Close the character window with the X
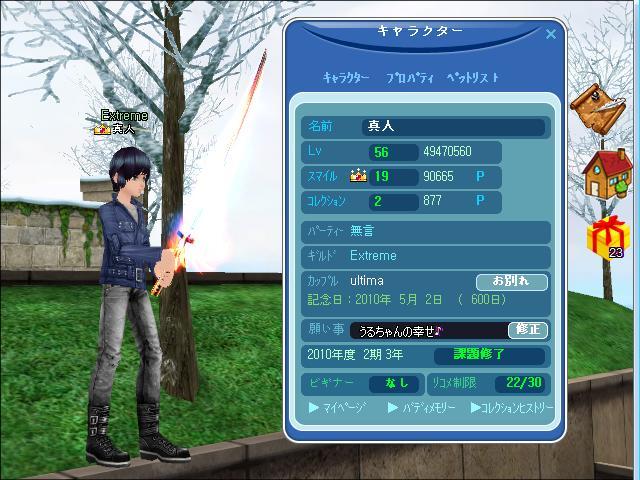The height and width of the screenshot is (480, 640). pos(551,33)
